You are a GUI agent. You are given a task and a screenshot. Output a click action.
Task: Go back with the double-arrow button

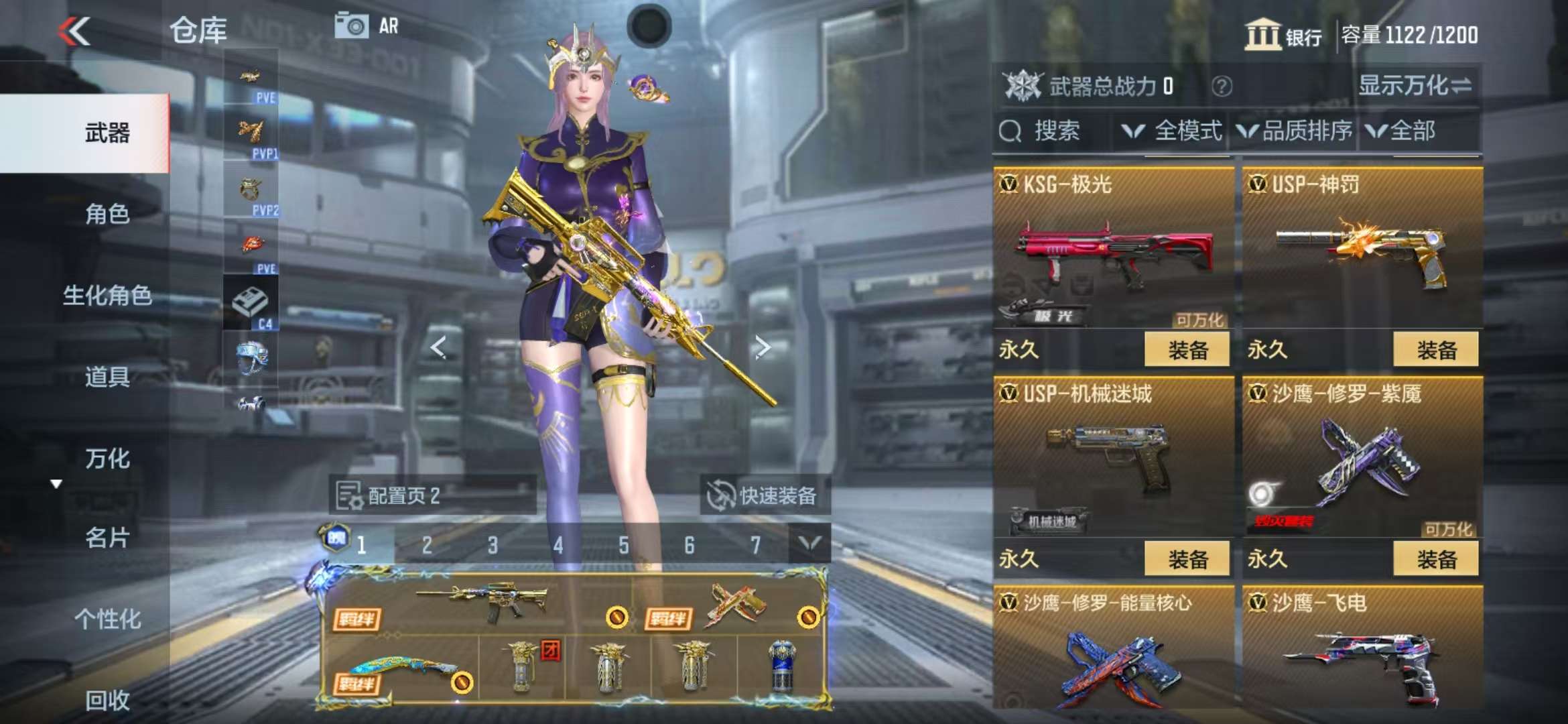74,31
